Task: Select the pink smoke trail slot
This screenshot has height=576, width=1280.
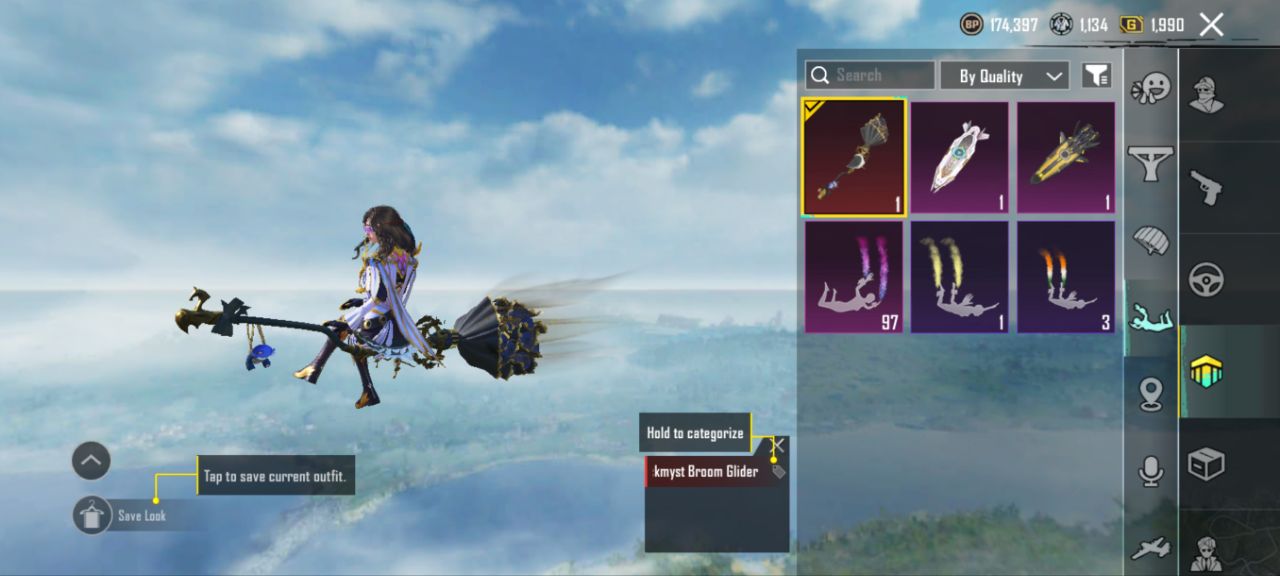Action: click(853, 277)
